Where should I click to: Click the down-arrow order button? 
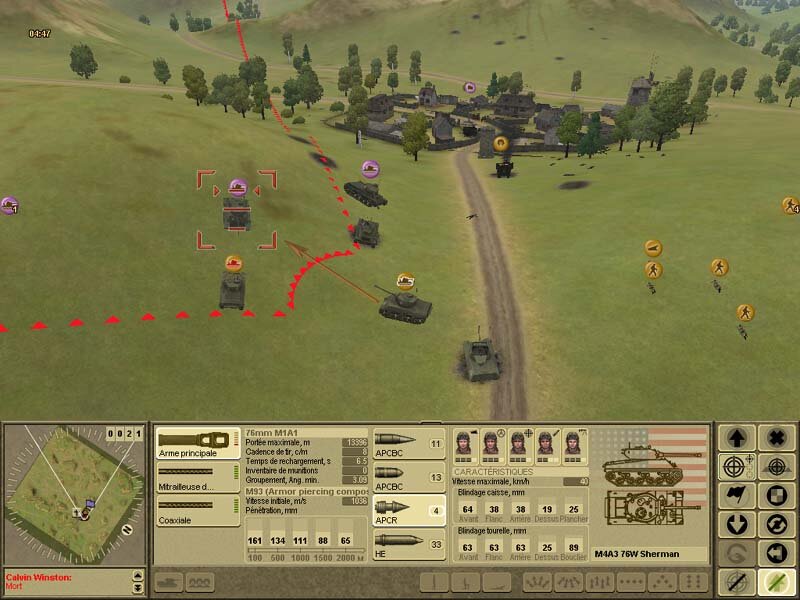[738, 524]
